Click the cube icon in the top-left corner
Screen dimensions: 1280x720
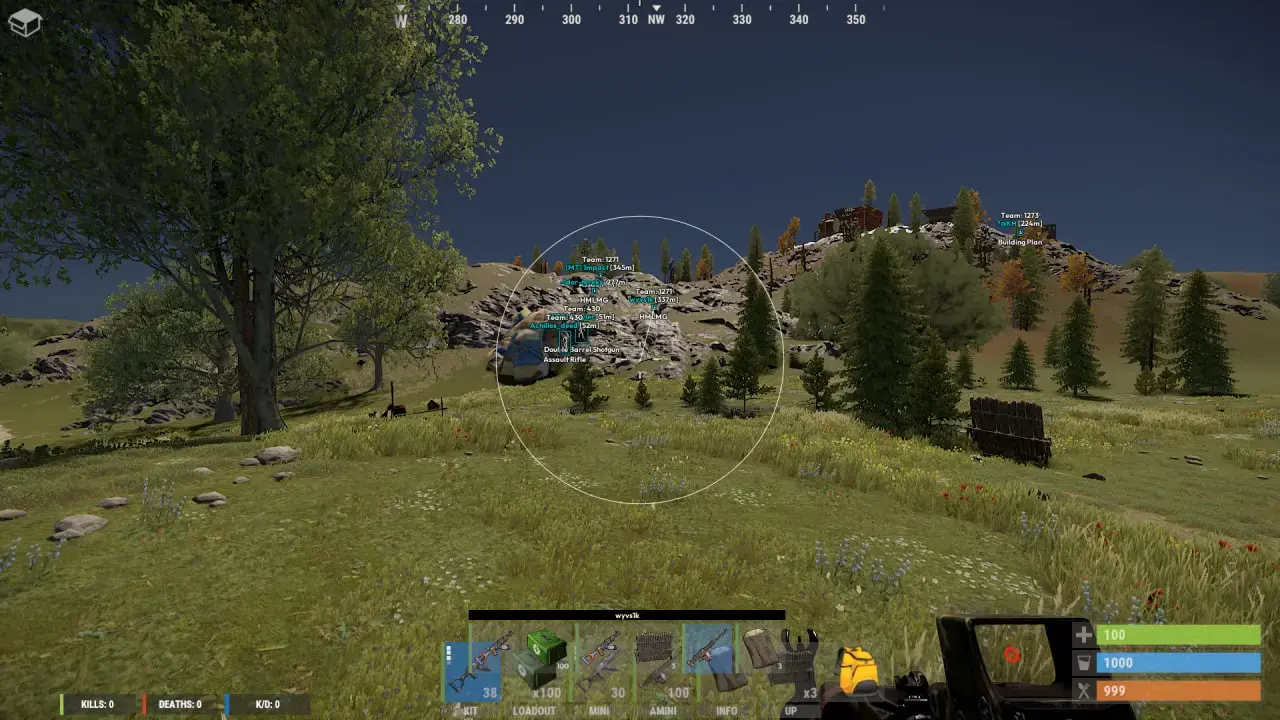click(25, 25)
